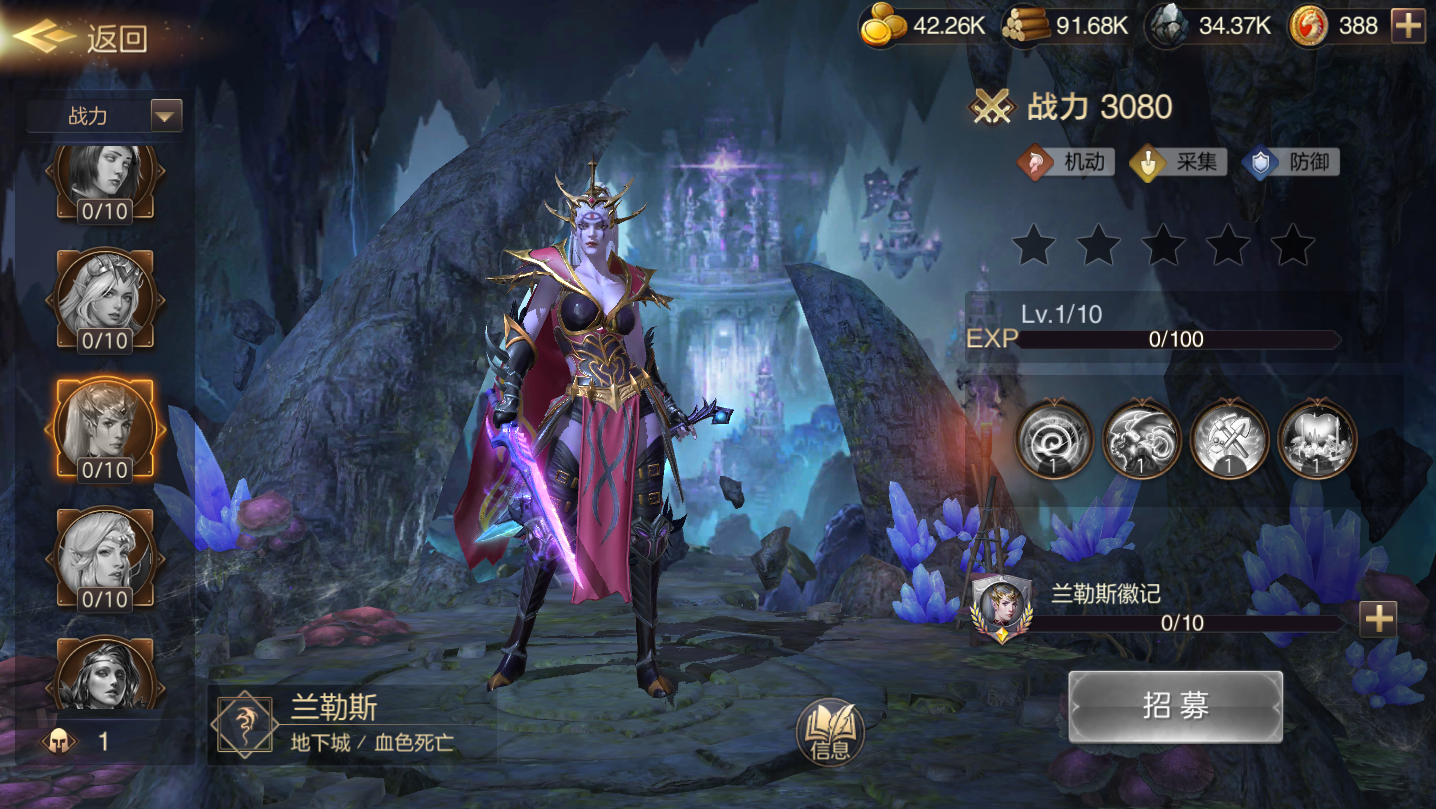Tap the 地下城 faction dragon emblem
Image resolution: width=1436 pixels, height=809 pixels.
pyautogui.click(x=244, y=724)
